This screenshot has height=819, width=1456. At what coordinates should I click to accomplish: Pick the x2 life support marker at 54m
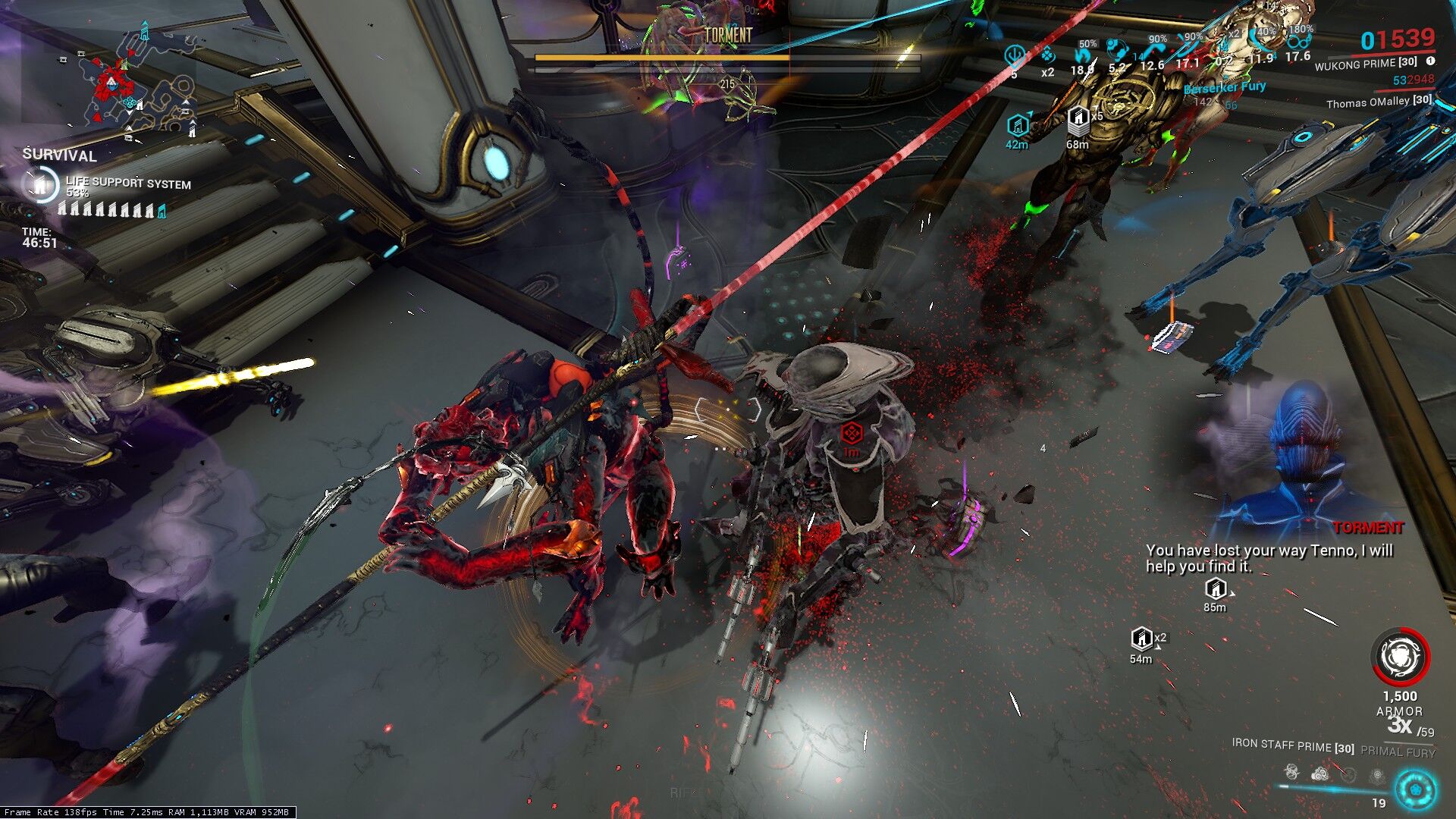(1142, 639)
